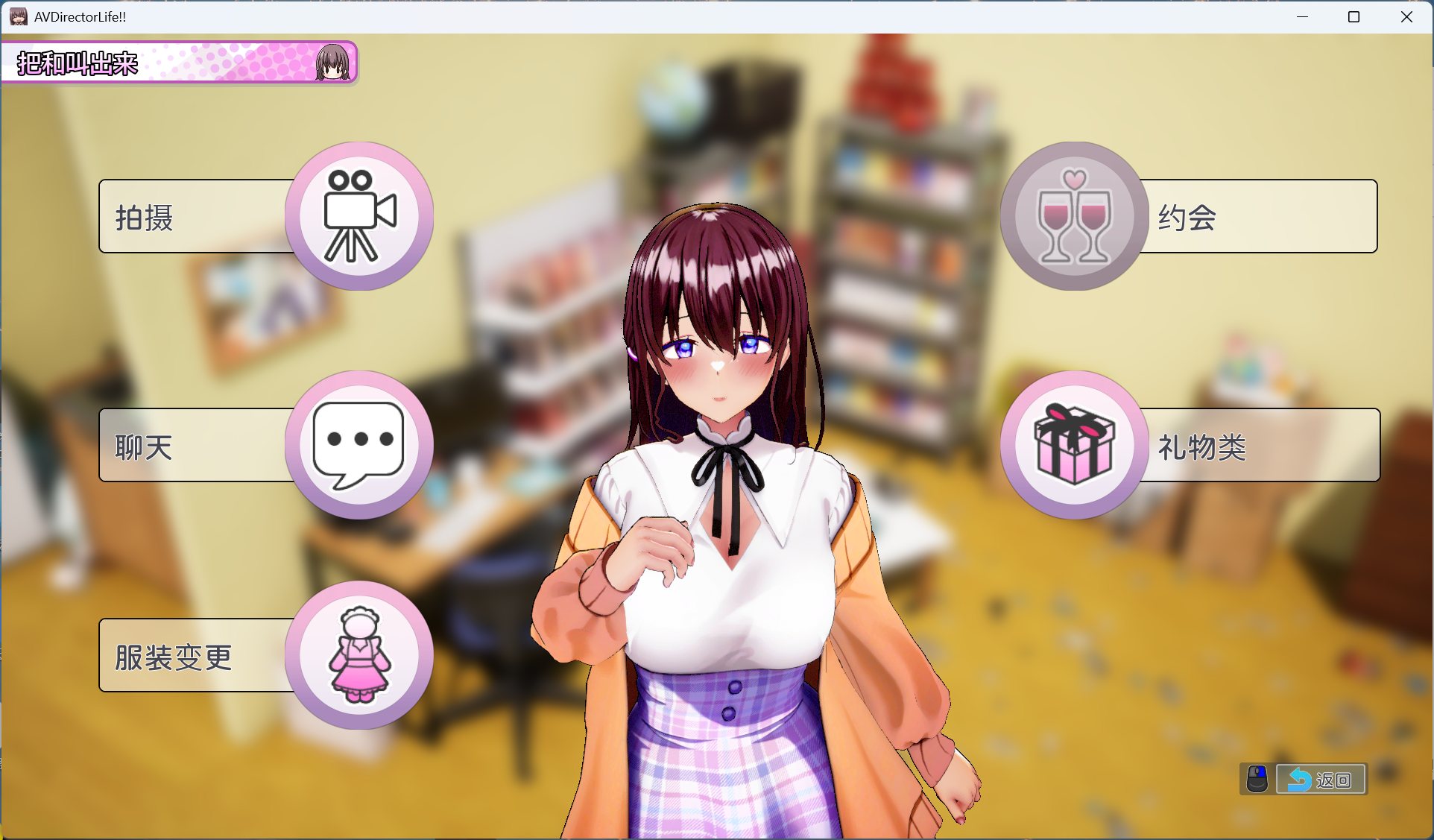Open the 拍摄 shooting option

pos(171,216)
